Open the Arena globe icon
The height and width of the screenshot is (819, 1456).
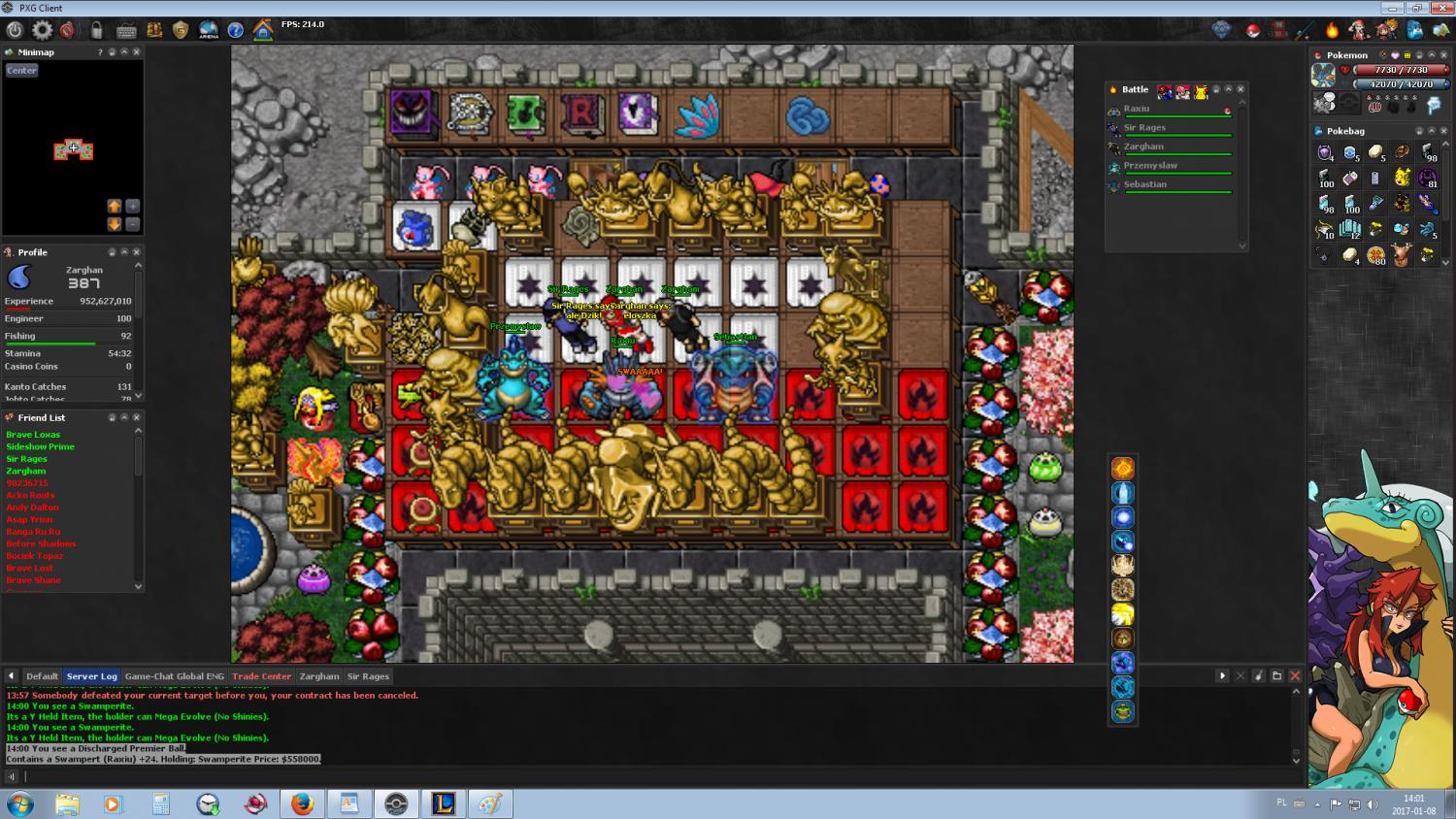click(208, 30)
